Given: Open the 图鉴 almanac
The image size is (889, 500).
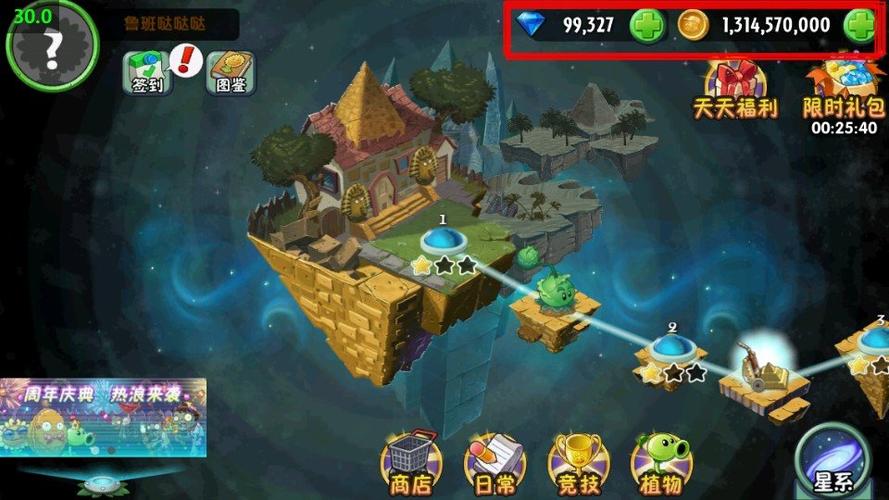Looking at the screenshot, I should 231,73.
